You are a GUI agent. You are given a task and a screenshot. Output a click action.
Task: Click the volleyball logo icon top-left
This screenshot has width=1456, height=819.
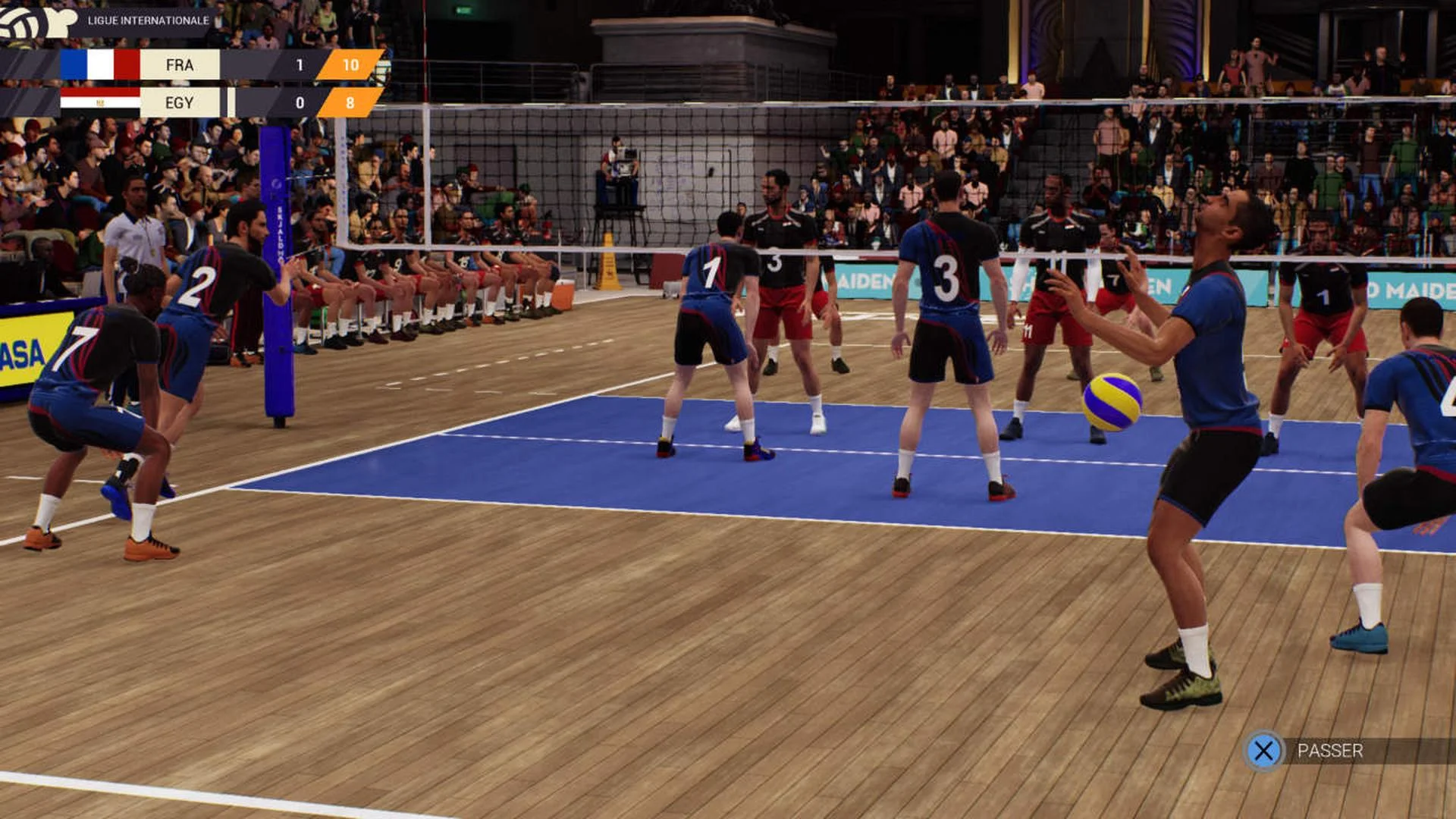coord(23,23)
